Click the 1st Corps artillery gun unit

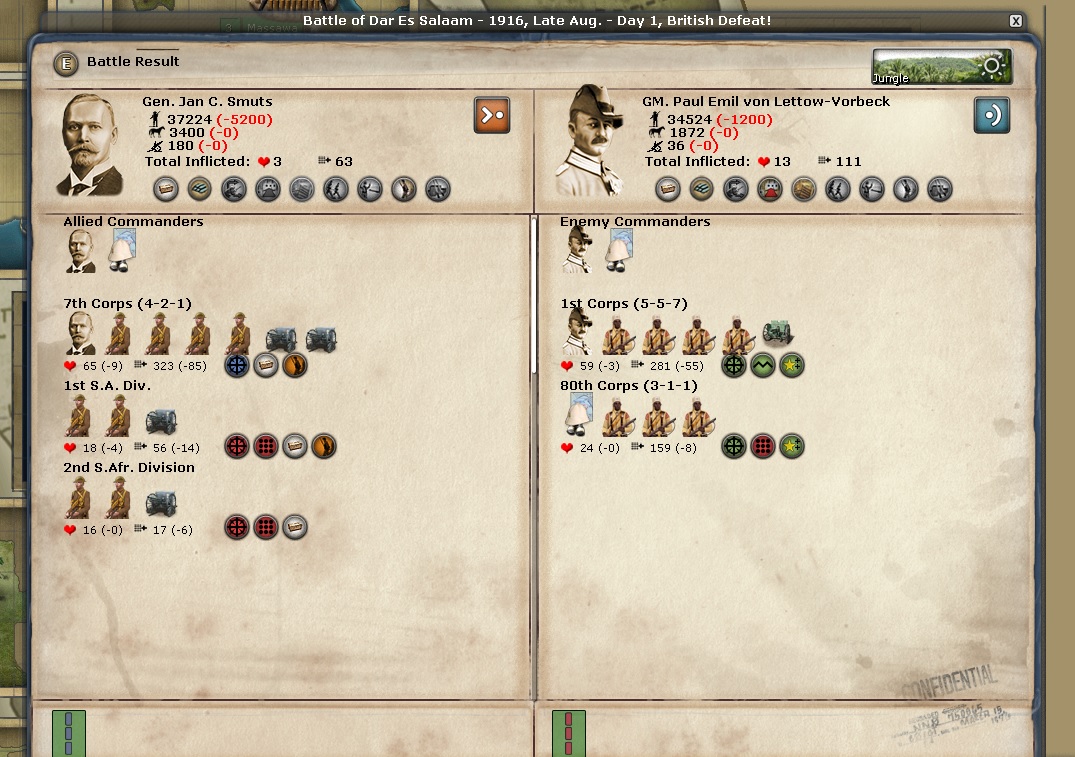[x=777, y=333]
